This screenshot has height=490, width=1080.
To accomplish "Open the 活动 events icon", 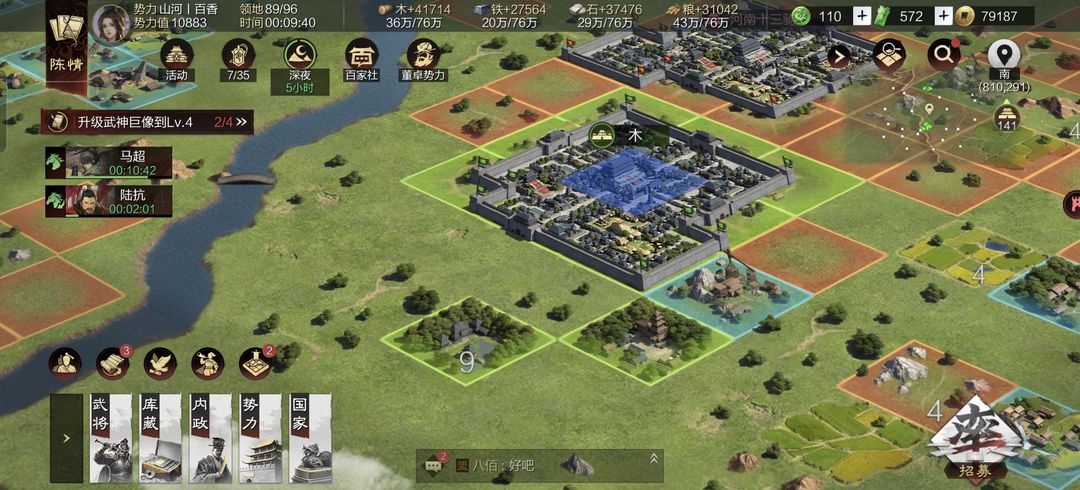I will click(177, 58).
